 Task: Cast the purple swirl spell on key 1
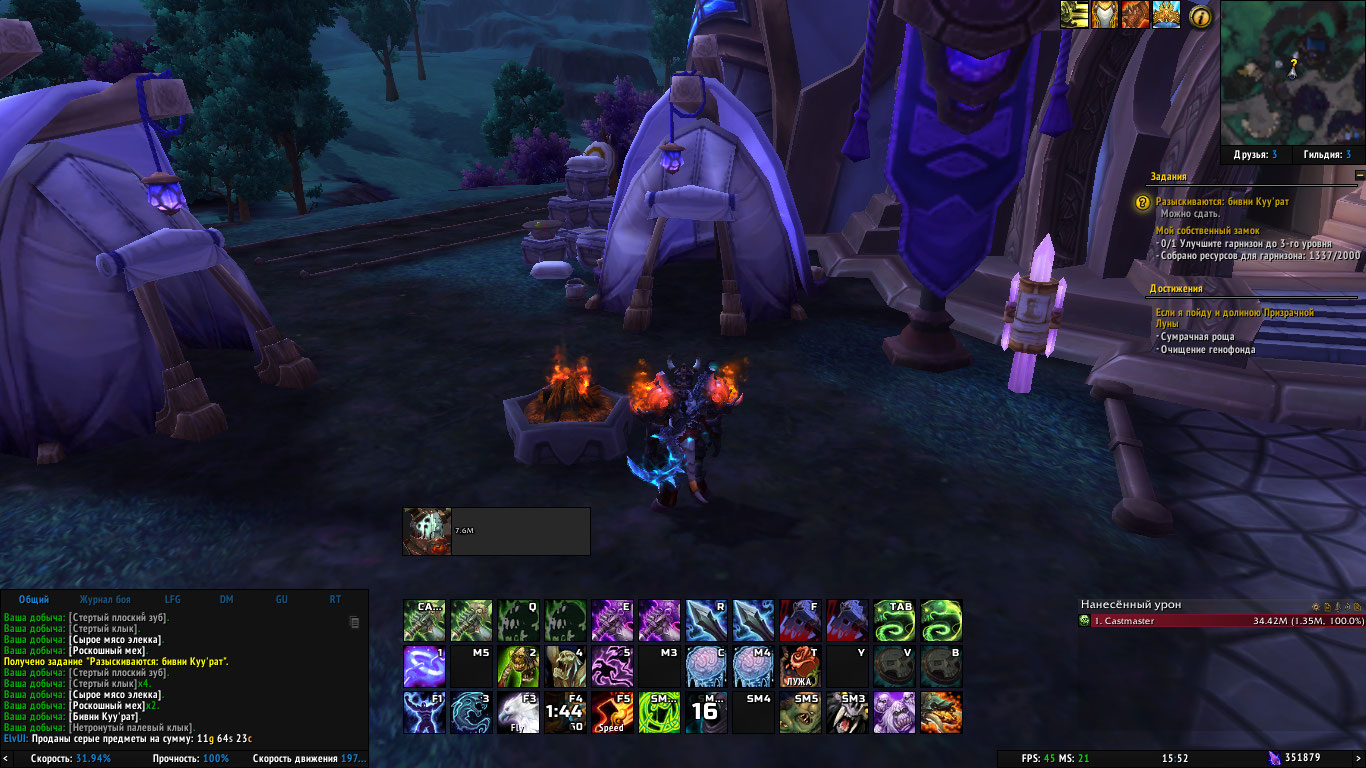(x=423, y=666)
